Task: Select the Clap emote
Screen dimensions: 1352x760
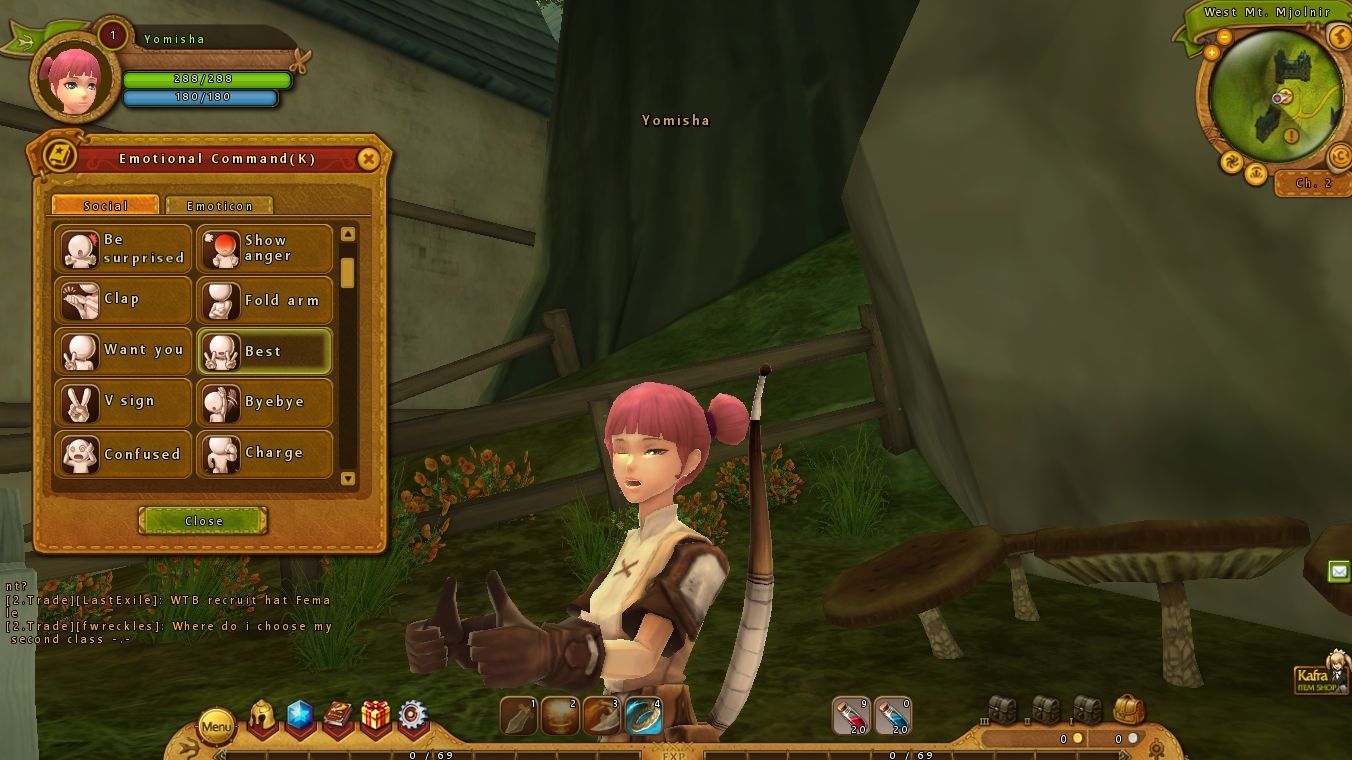Action: coord(122,300)
